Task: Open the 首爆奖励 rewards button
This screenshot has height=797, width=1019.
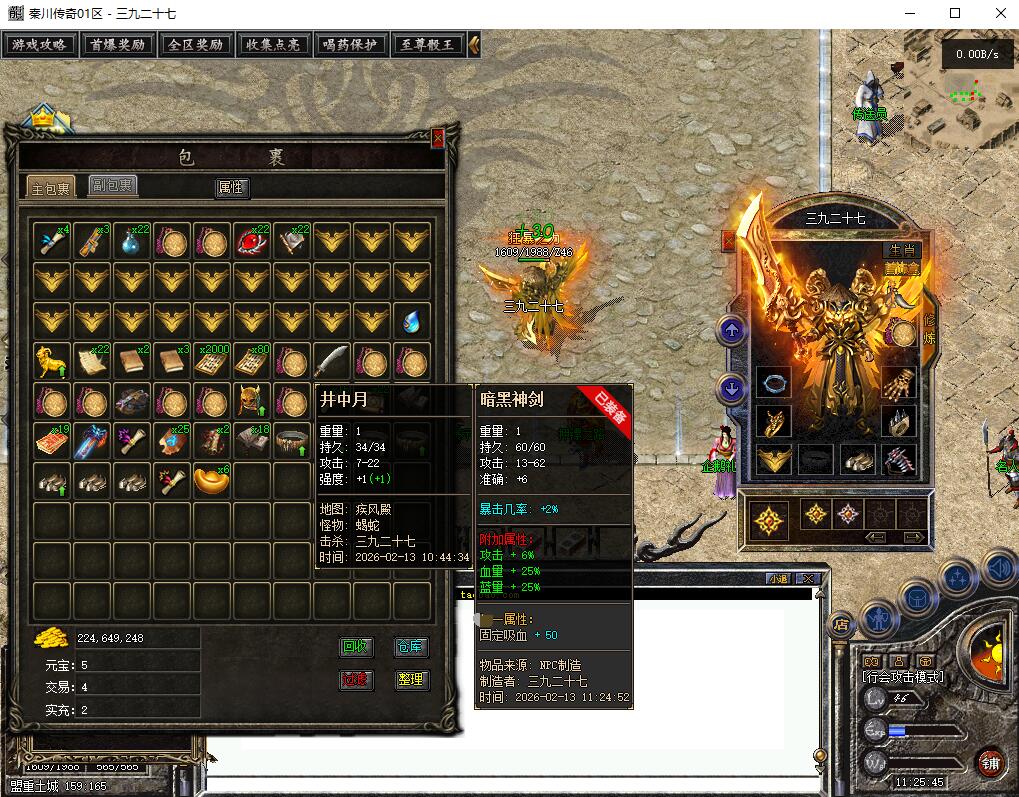Action: (117, 45)
